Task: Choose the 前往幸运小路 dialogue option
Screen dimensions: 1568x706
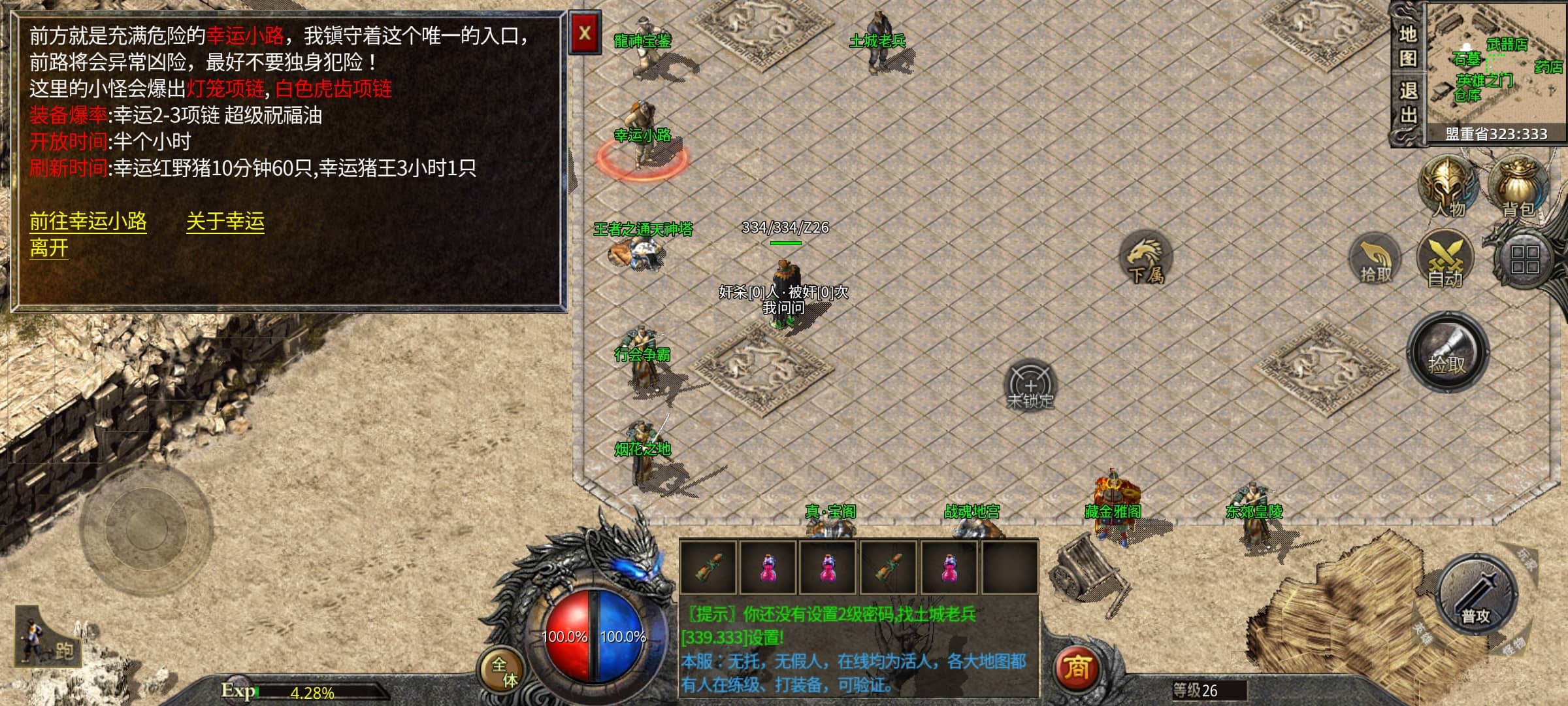Action: click(88, 222)
